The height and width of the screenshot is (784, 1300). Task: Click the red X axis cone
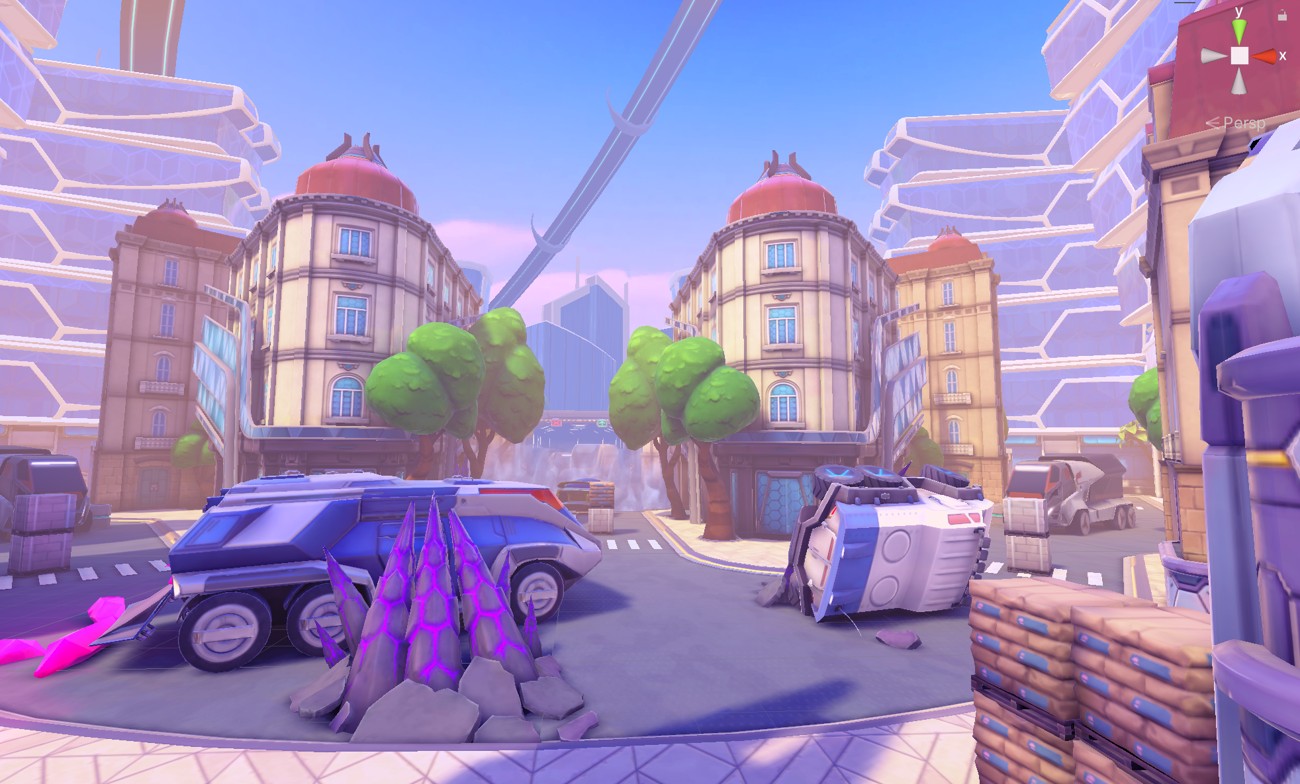(x=1264, y=56)
